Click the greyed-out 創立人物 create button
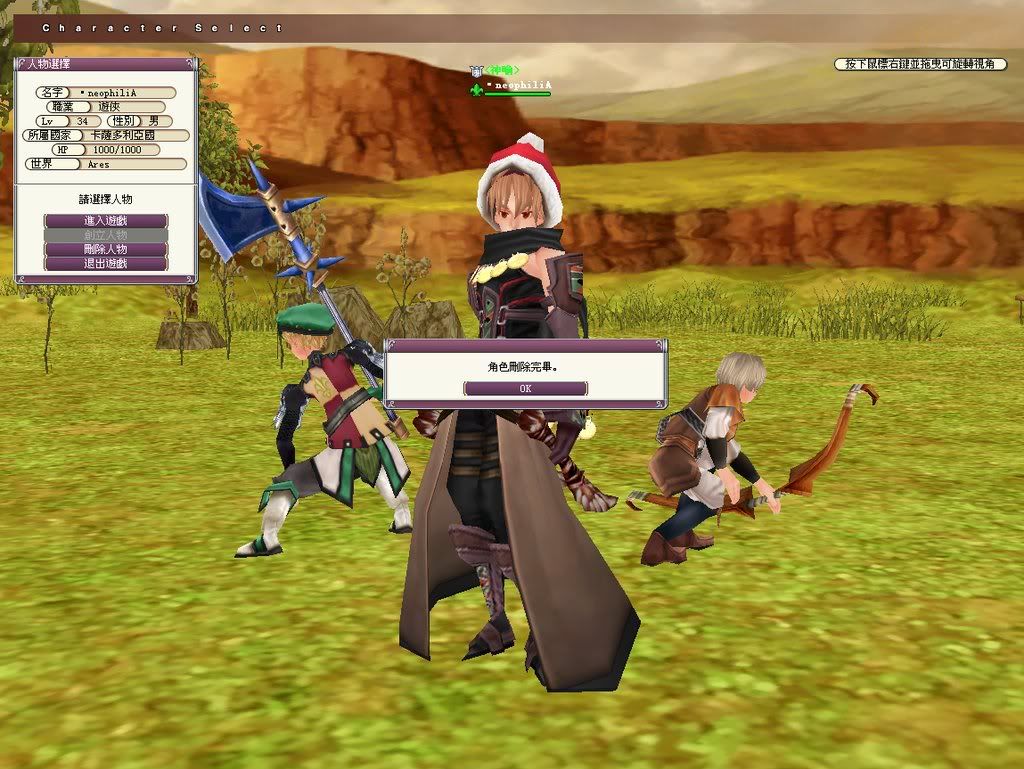1024x769 pixels. tap(106, 235)
